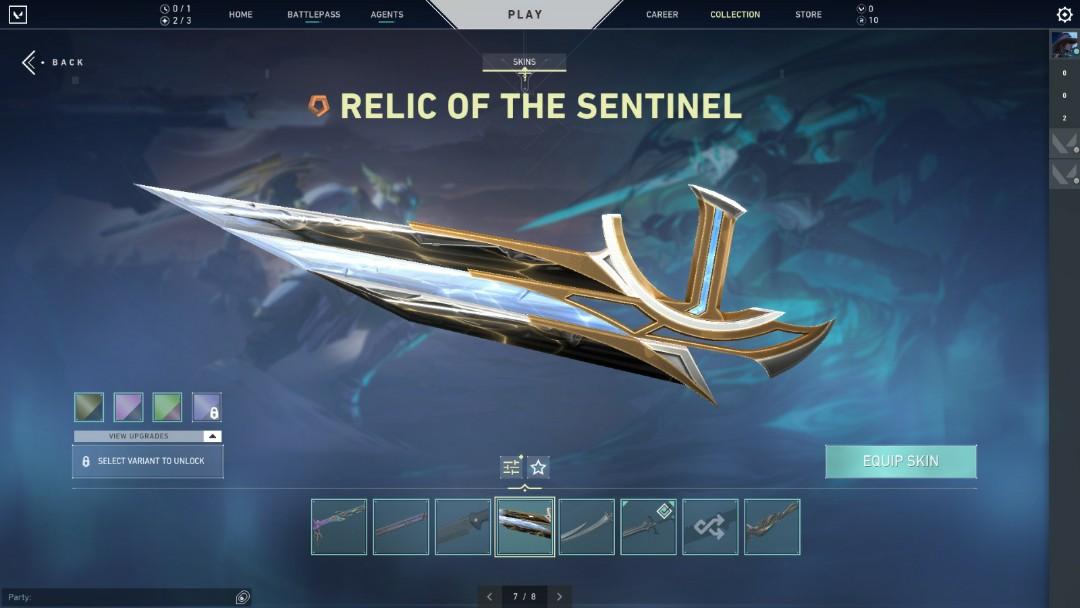Open the sliders filter icon

(511, 467)
